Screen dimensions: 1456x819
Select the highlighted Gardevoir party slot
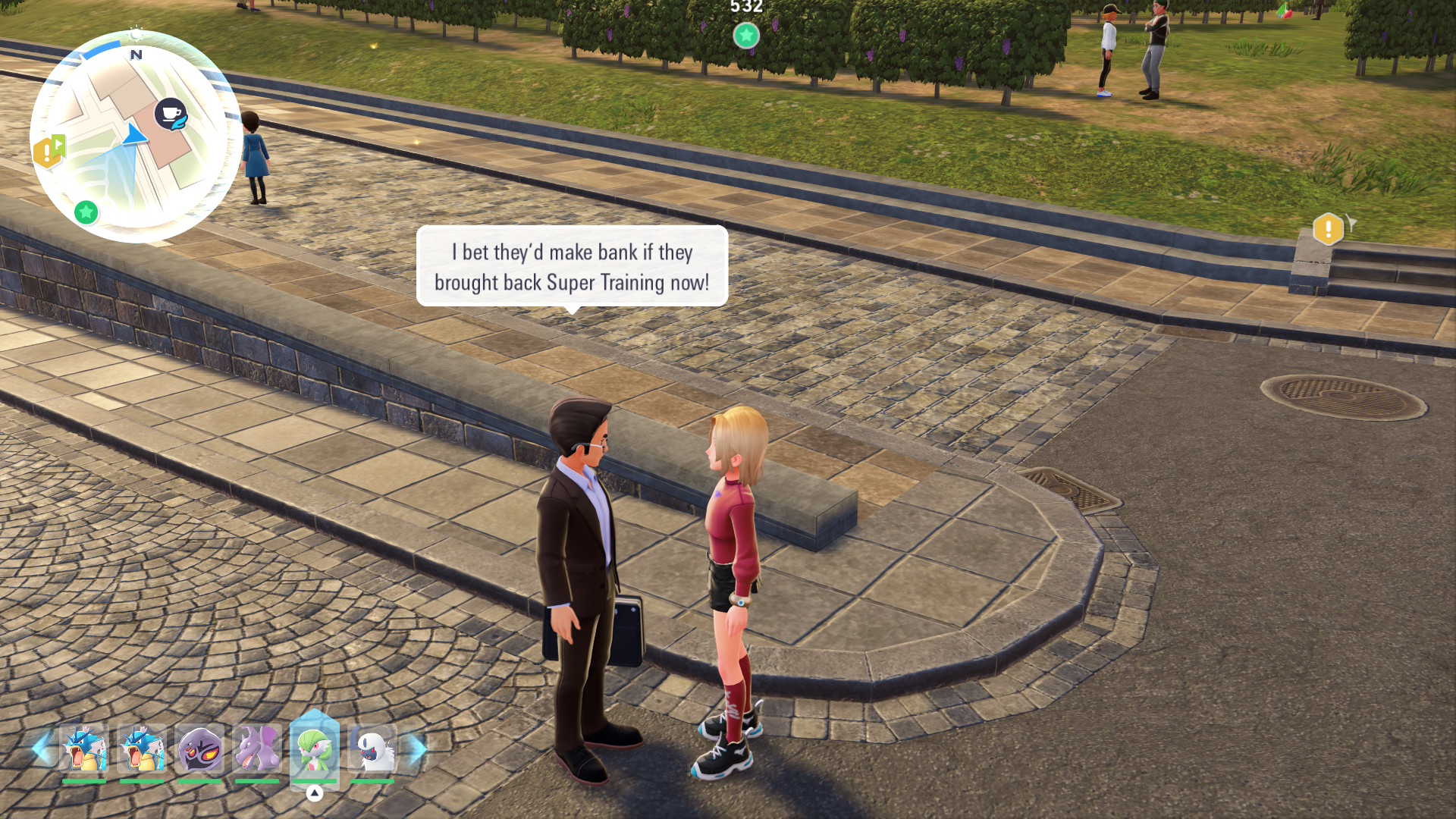pos(315,749)
